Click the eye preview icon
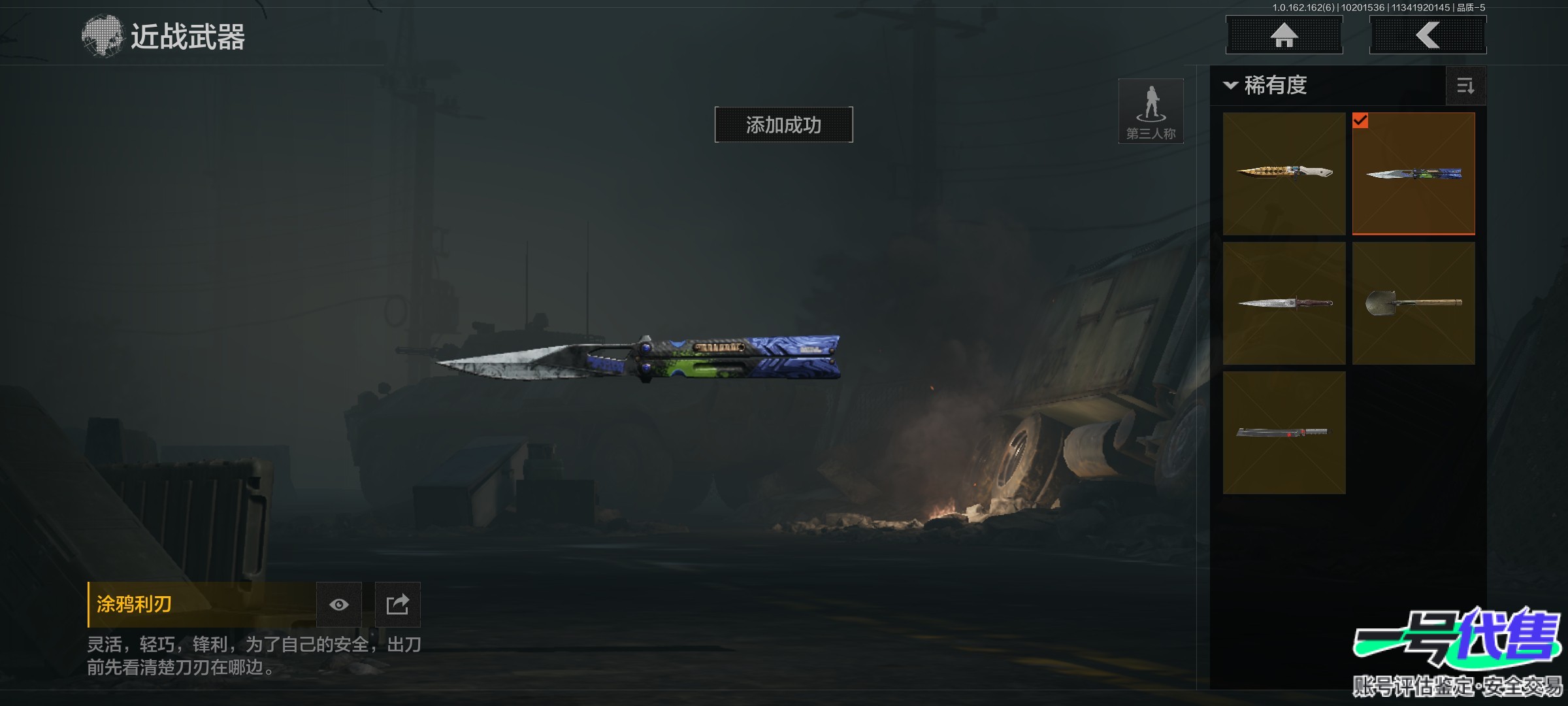1568x706 pixels. [x=338, y=605]
